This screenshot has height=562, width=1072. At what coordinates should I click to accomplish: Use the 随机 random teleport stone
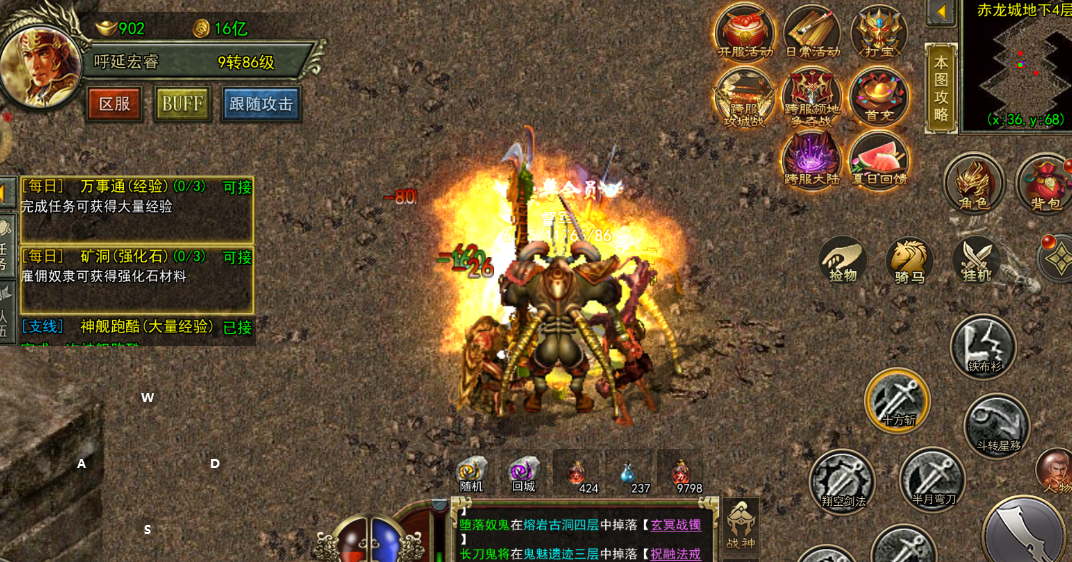pos(471,473)
